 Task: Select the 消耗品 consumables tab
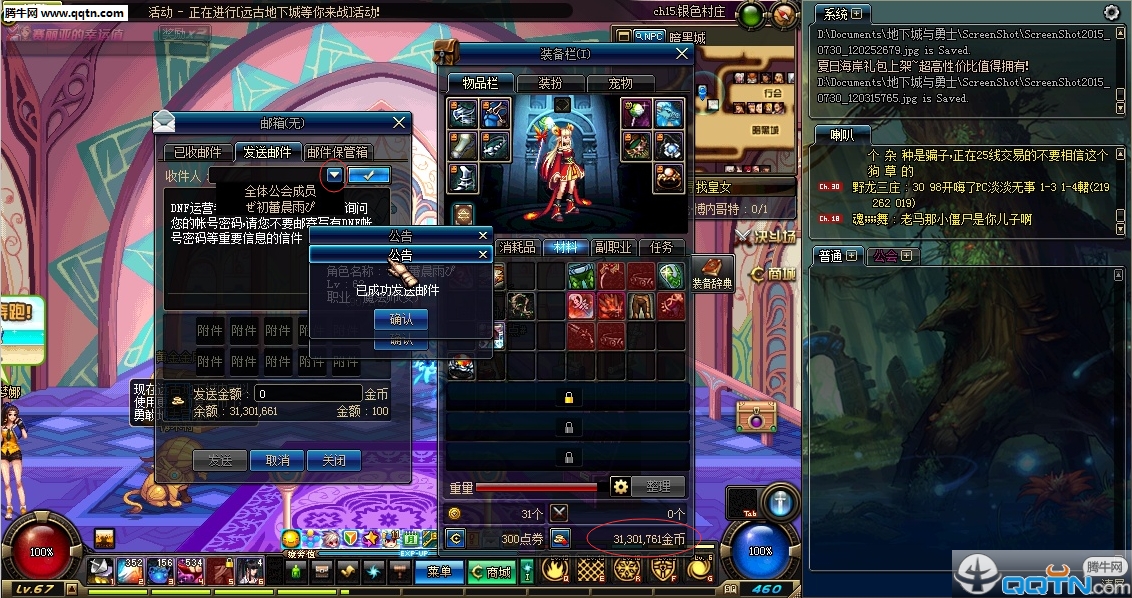tap(517, 247)
